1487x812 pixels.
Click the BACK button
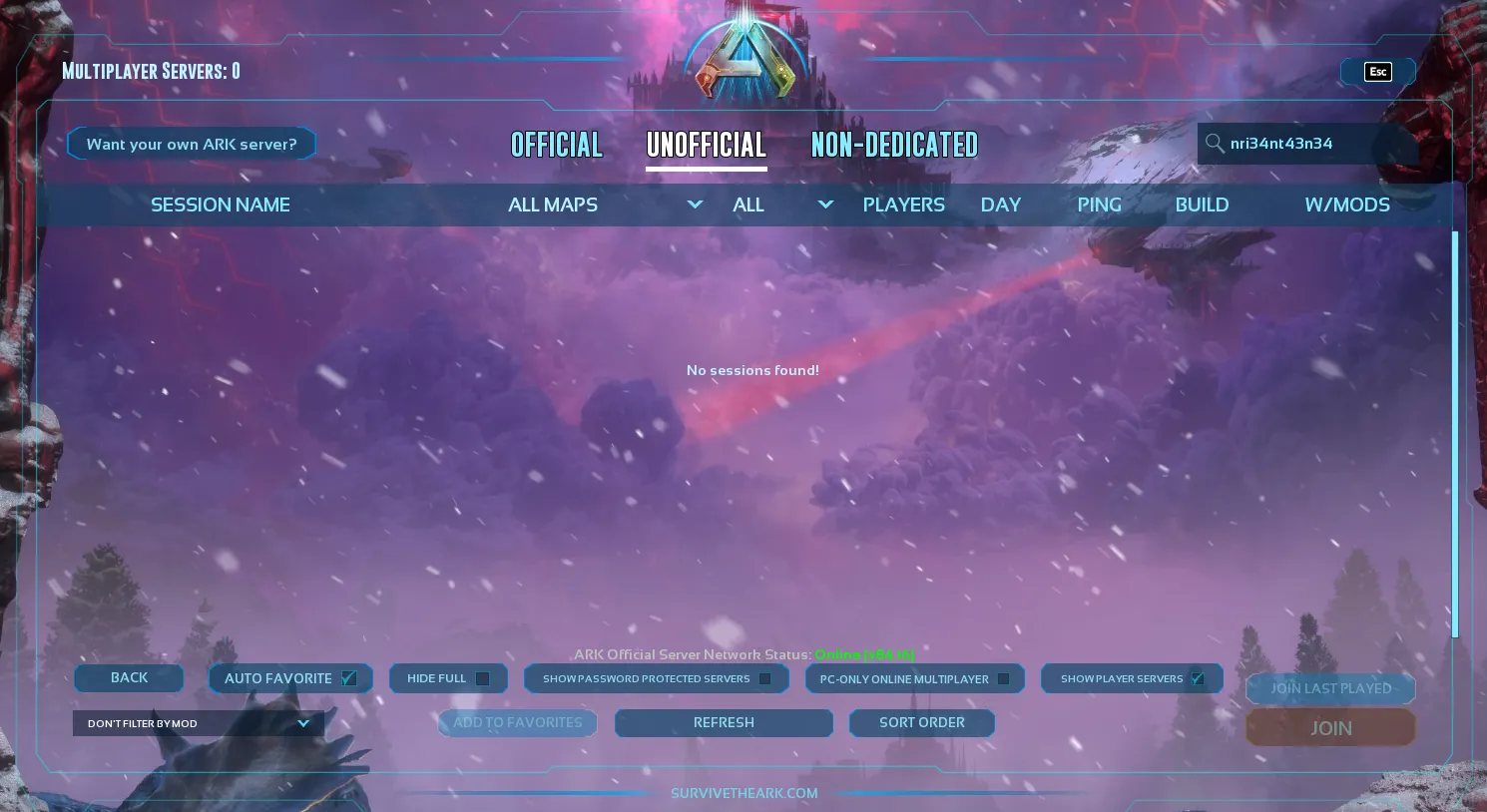pos(129,677)
